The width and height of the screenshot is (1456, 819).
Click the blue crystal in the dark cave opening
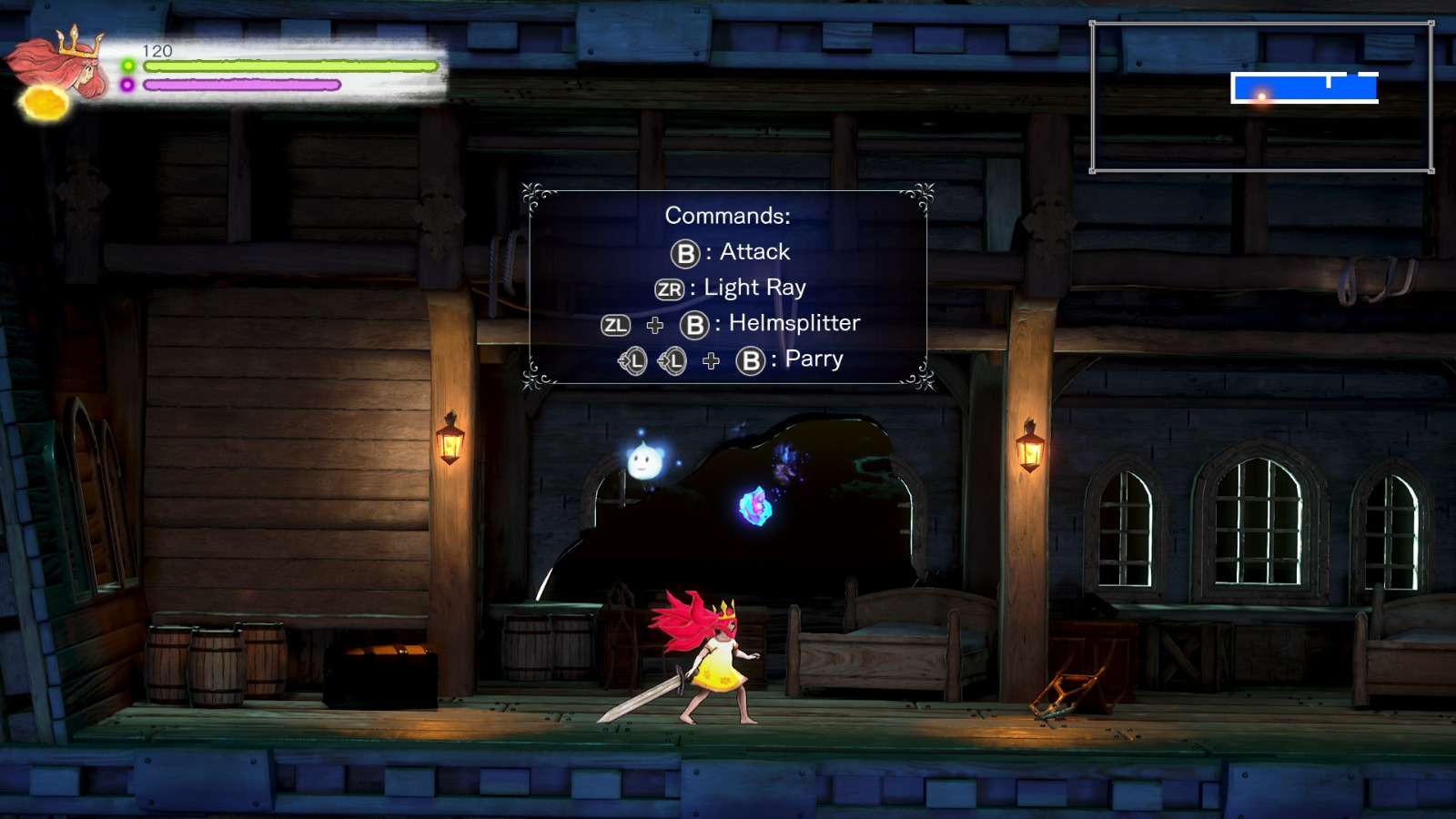point(755,506)
